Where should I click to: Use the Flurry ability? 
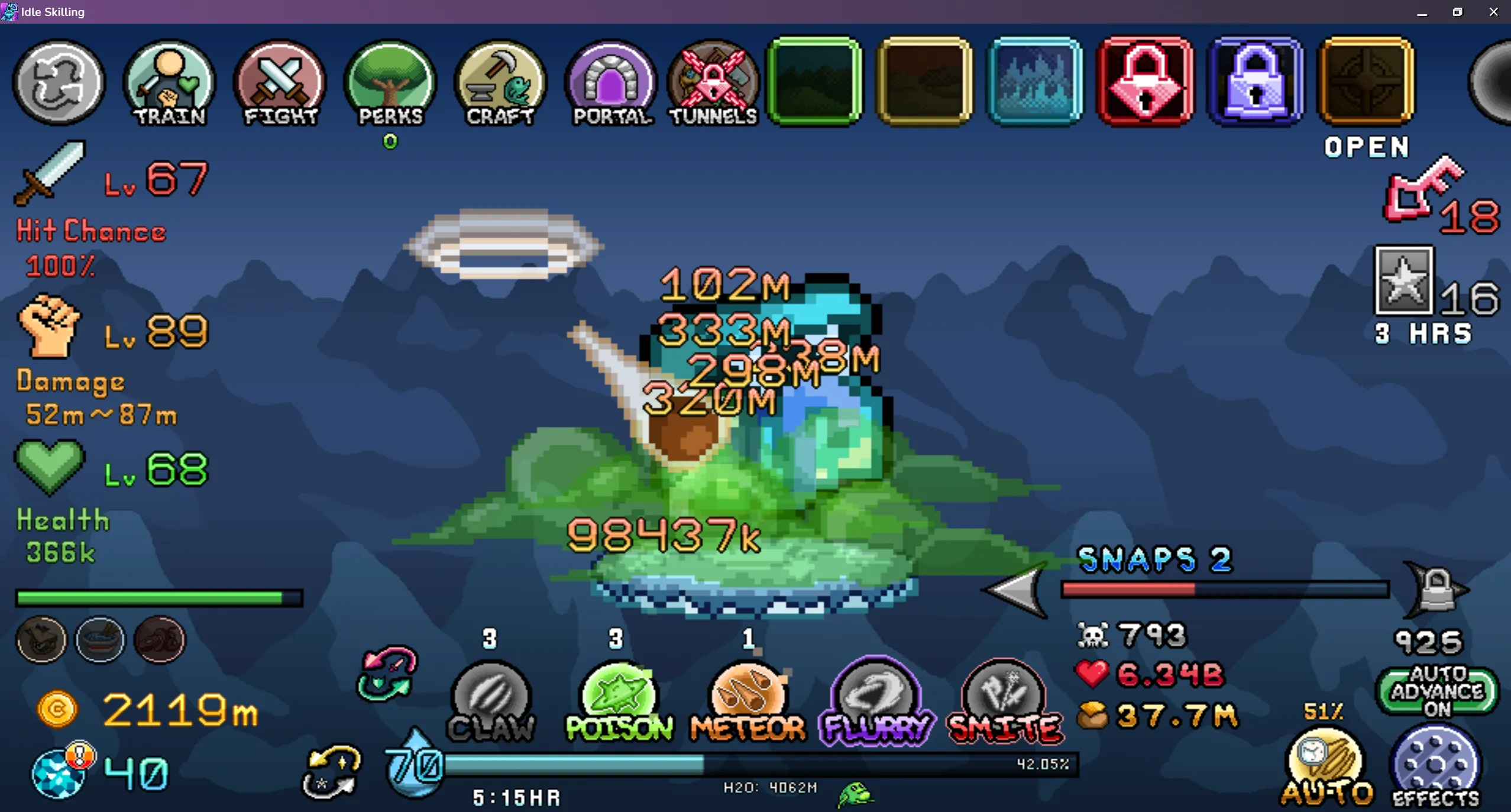point(878,701)
